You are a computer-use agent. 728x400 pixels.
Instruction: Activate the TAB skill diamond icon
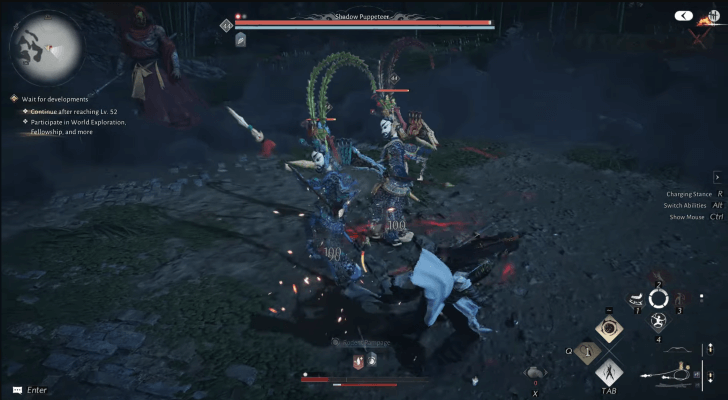609,374
